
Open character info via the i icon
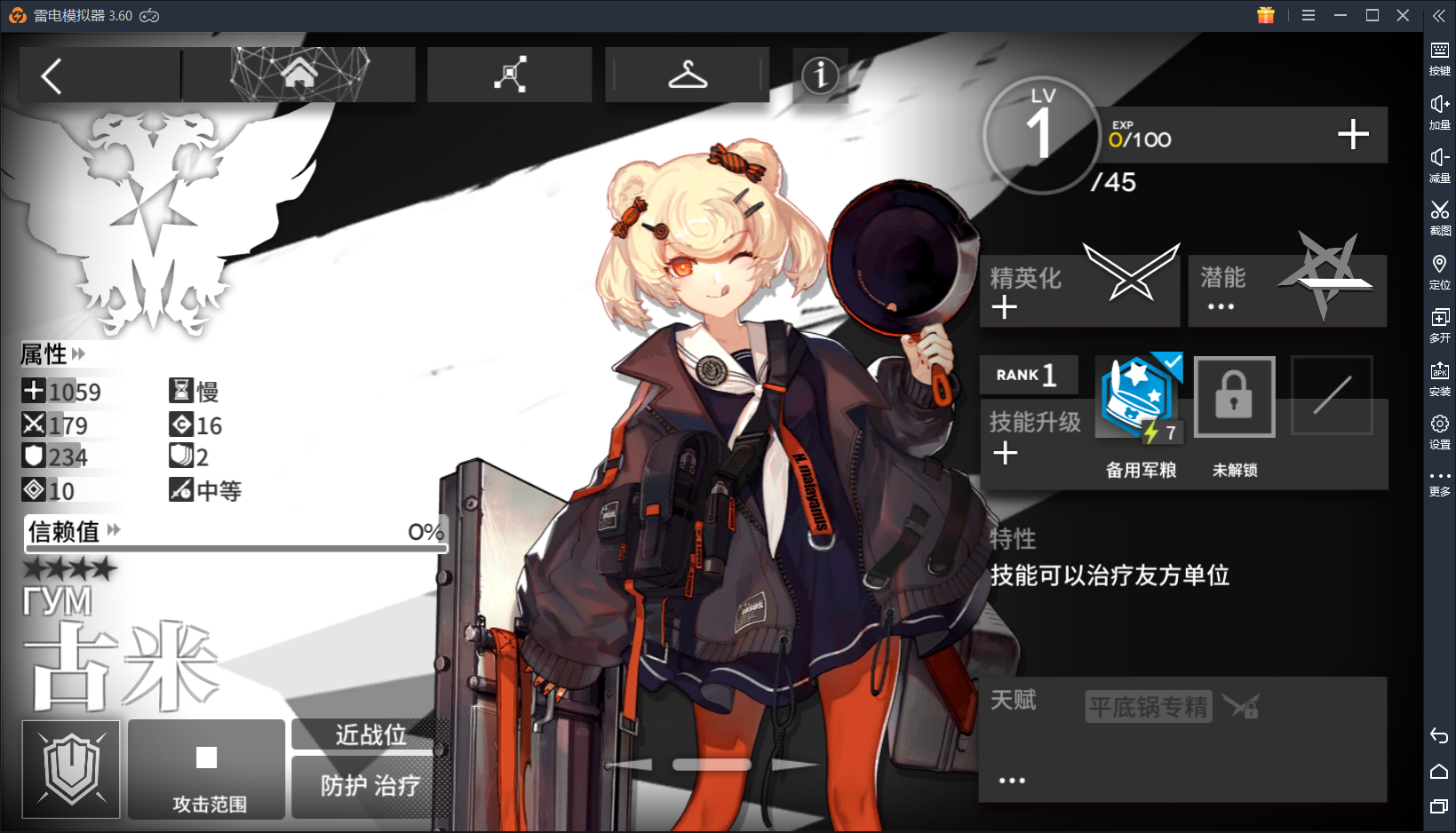(x=819, y=76)
